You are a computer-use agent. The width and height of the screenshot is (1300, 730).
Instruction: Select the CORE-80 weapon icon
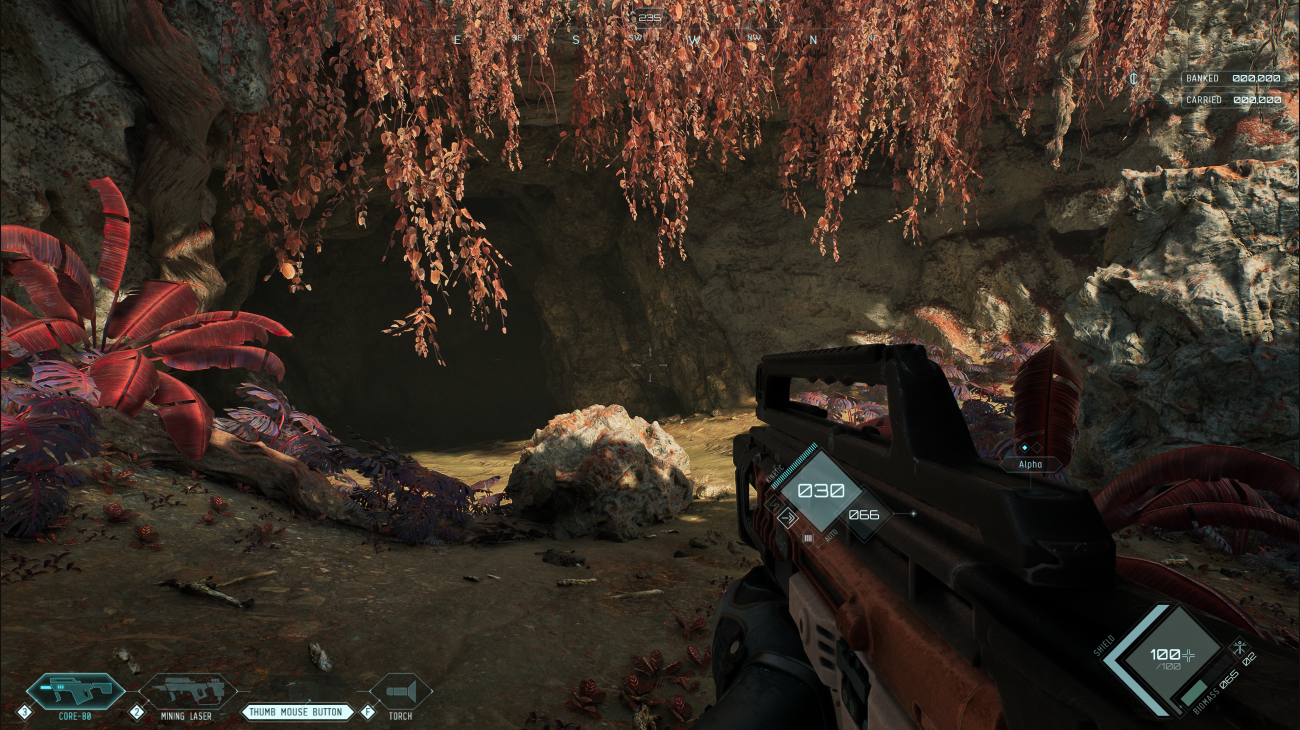[x=76, y=688]
